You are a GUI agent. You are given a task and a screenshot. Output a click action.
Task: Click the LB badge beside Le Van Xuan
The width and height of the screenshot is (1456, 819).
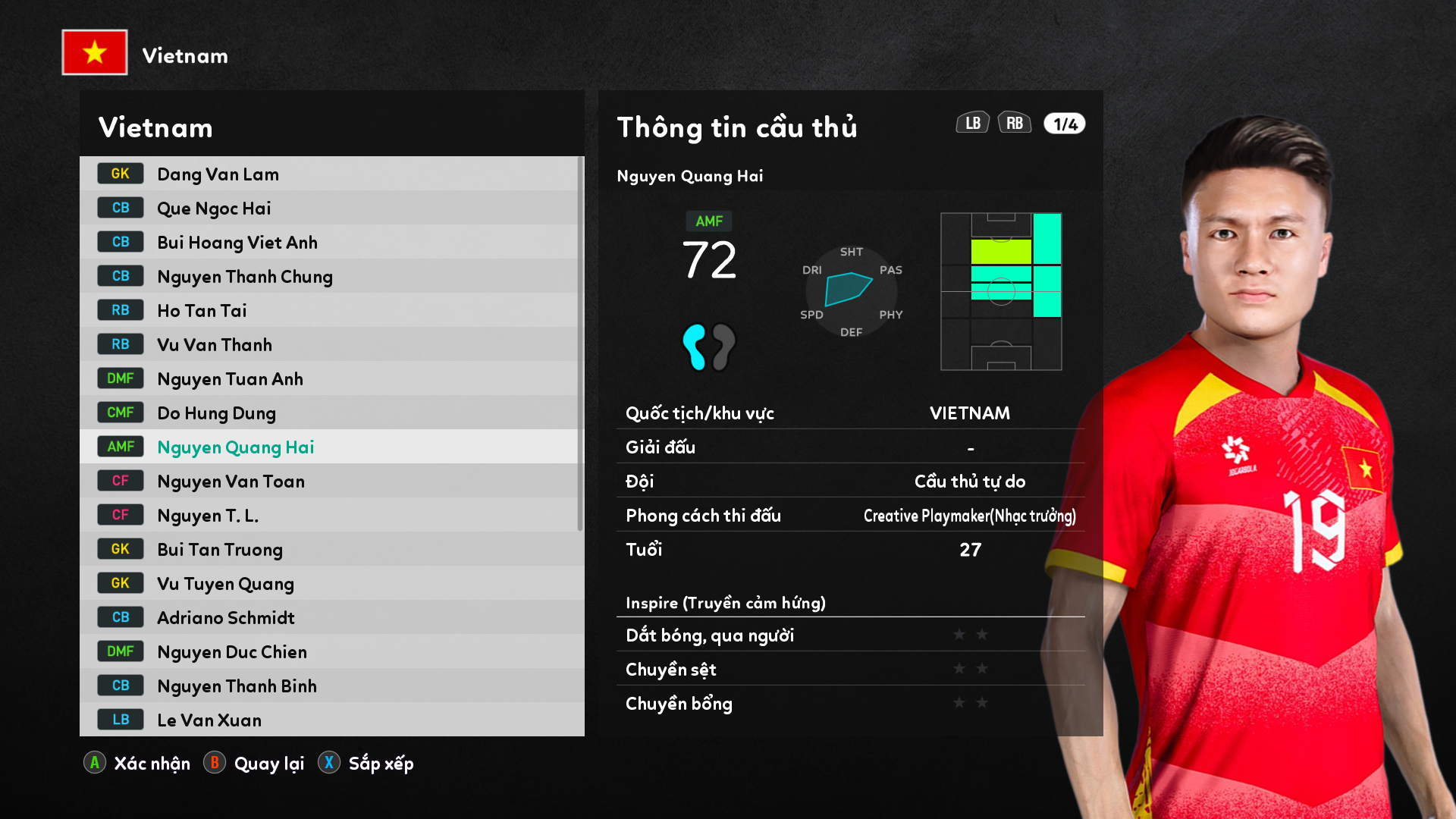[120, 719]
